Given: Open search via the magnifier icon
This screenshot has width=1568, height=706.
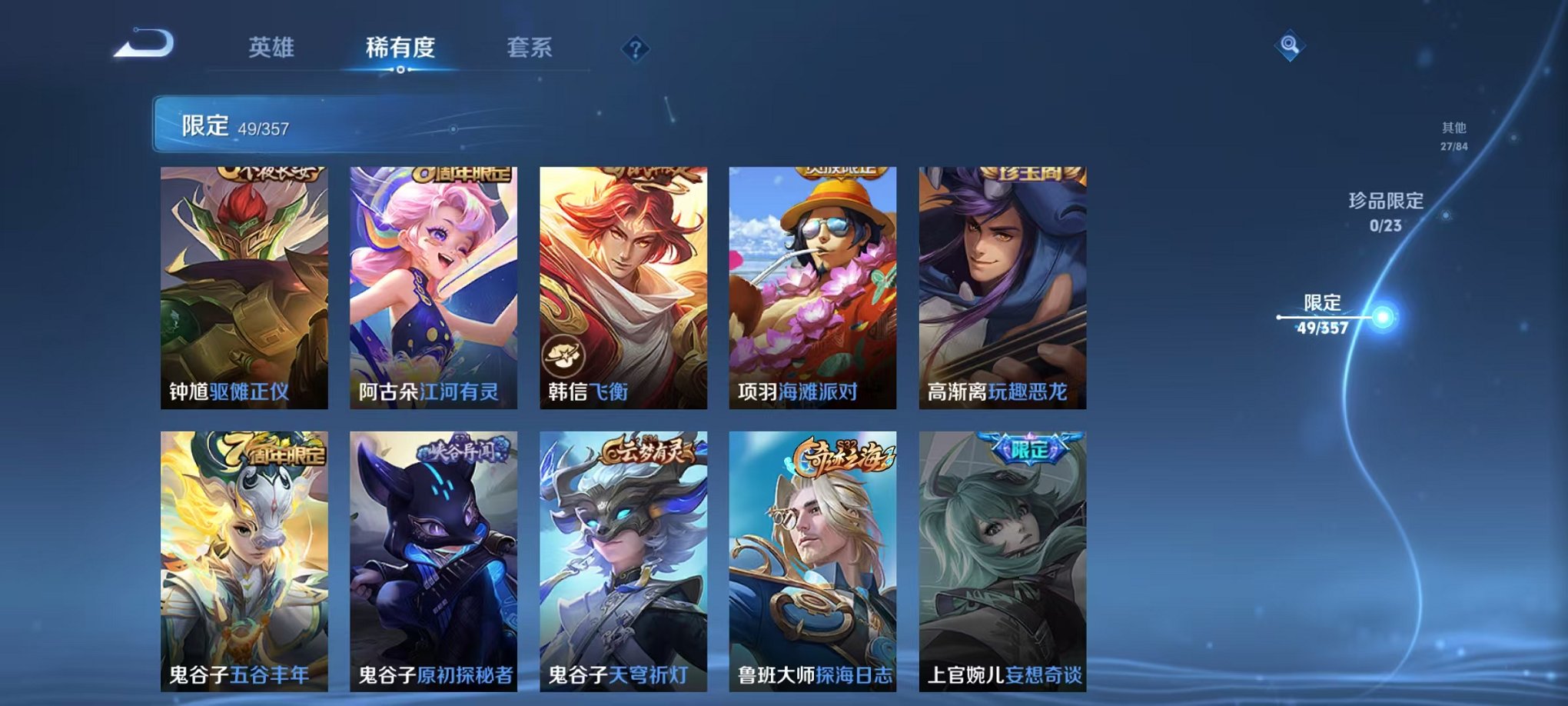Looking at the screenshot, I should point(1288,44).
